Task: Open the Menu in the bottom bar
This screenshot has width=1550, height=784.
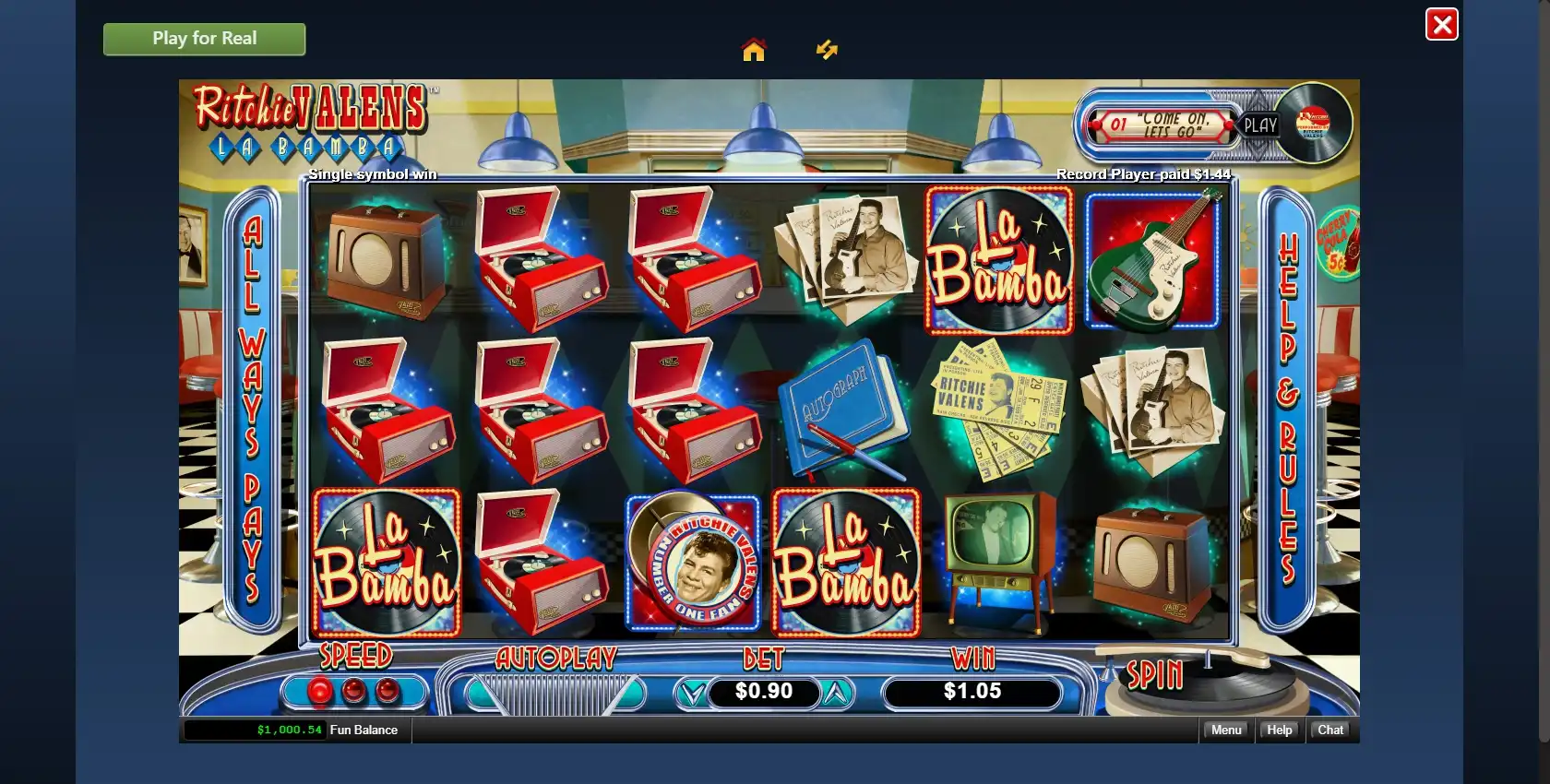Action: 1226,730
